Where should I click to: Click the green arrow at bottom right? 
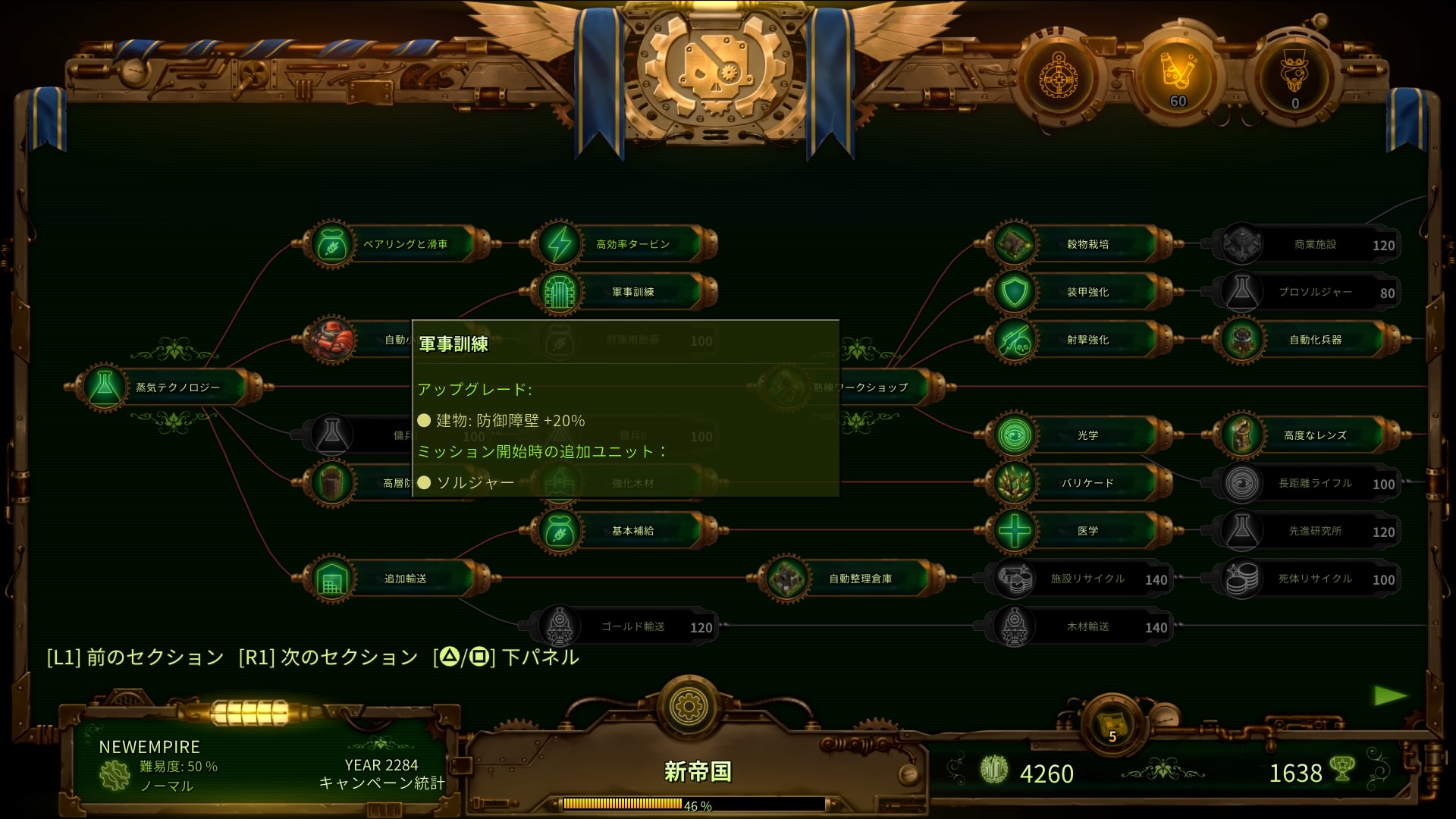(x=1390, y=695)
